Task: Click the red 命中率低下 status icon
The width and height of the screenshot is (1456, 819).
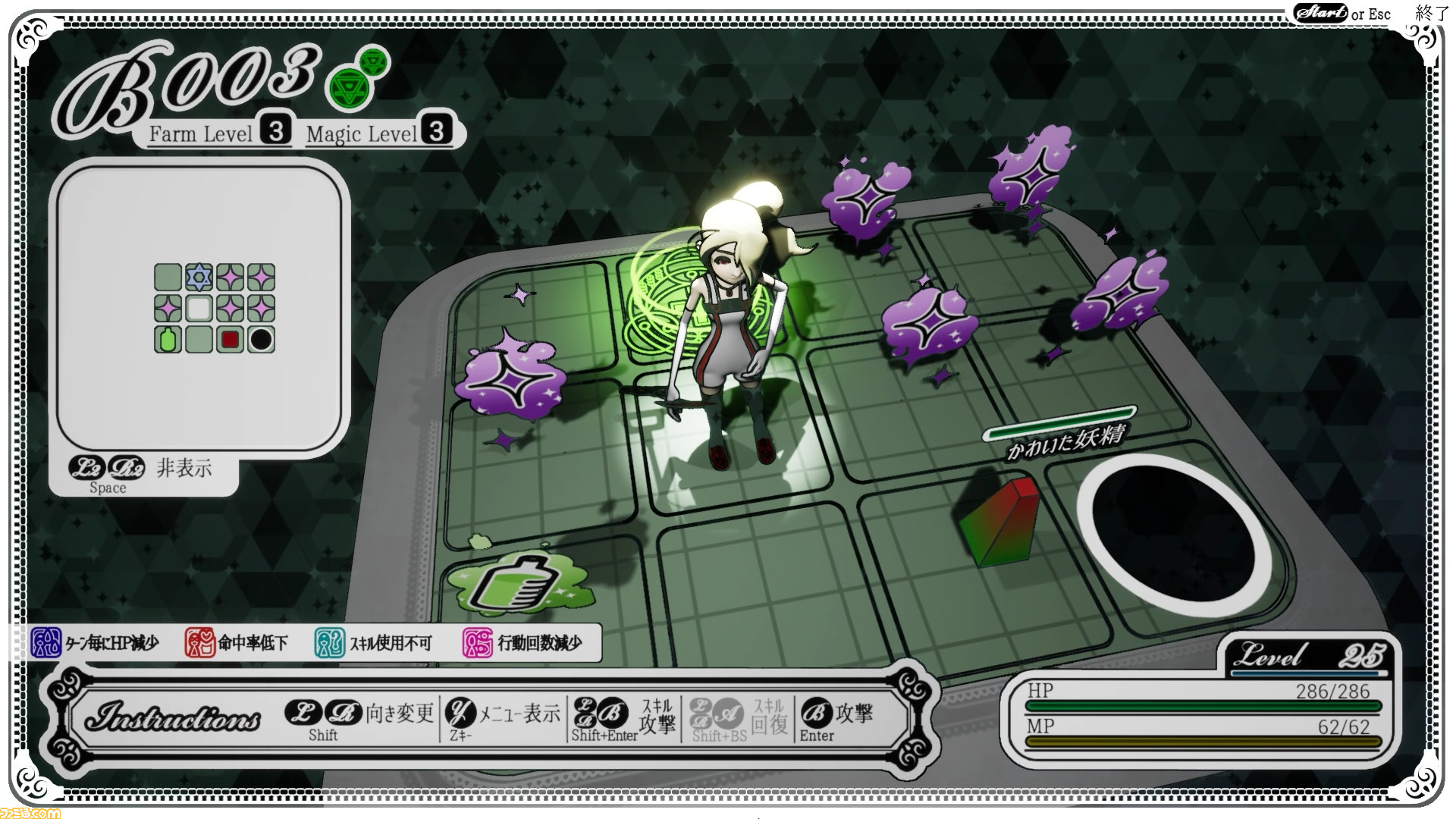Action: (x=200, y=643)
